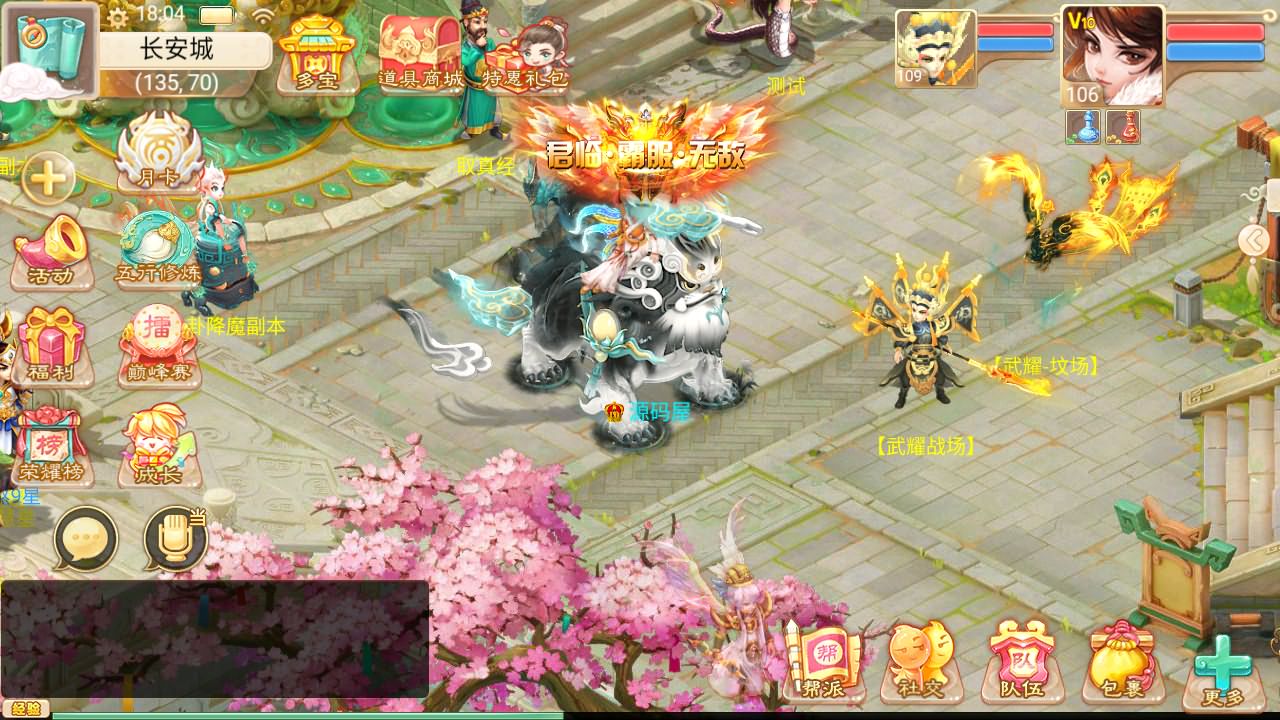Open the pet panel via the 109 avatar
The image size is (1280, 720).
(934, 48)
